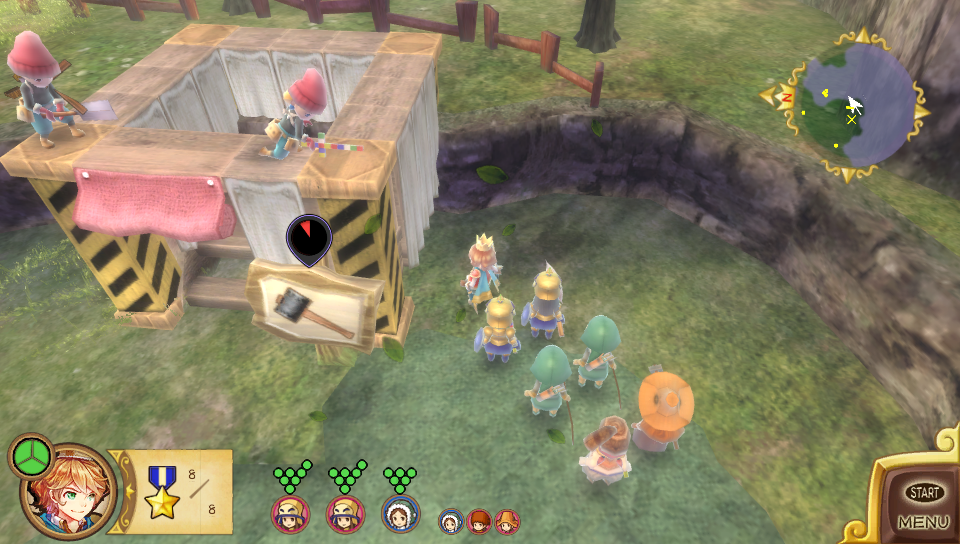Click the green three-segment emblem

tap(32, 457)
